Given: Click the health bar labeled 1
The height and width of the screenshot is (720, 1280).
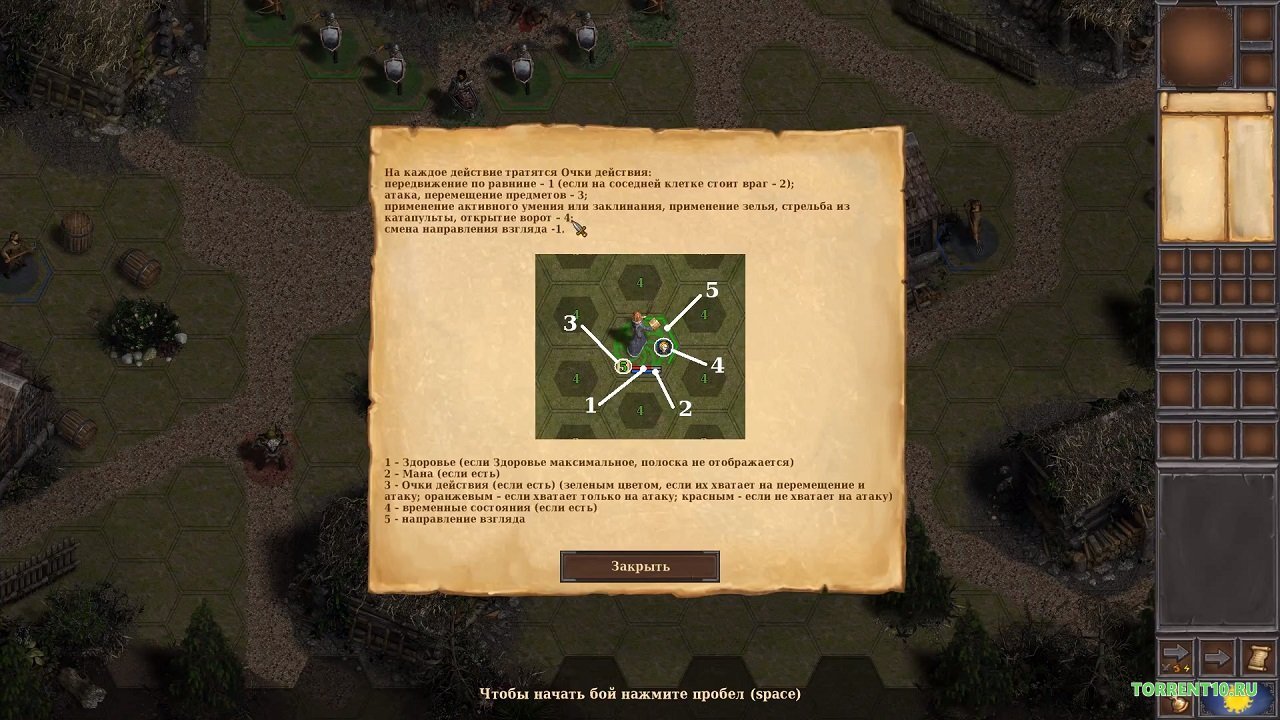Looking at the screenshot, I should coord(641,366).
